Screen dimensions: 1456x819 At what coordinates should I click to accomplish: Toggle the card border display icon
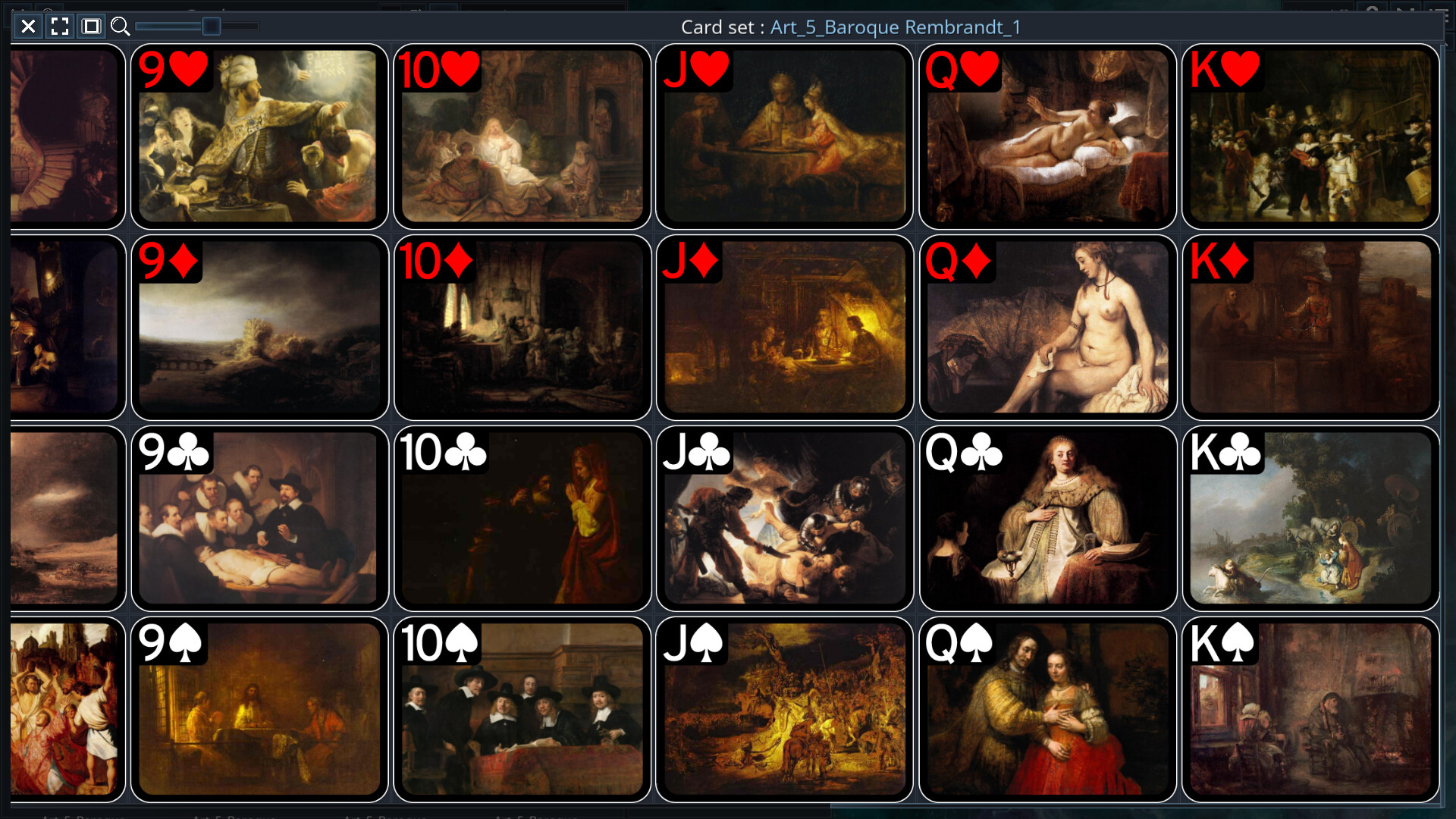click(x=90, y=27)
